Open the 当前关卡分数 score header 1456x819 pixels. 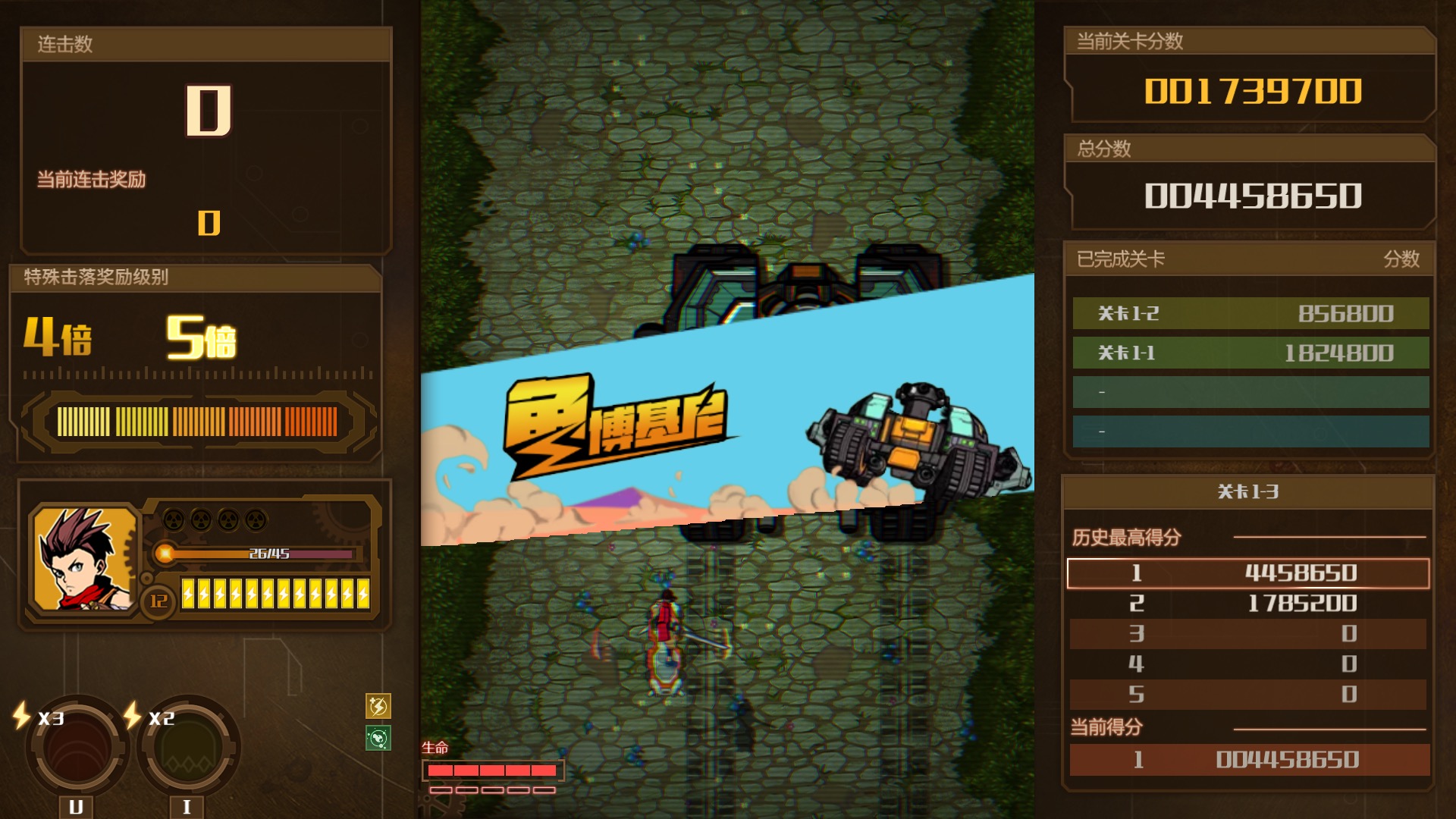point(1251,43)
